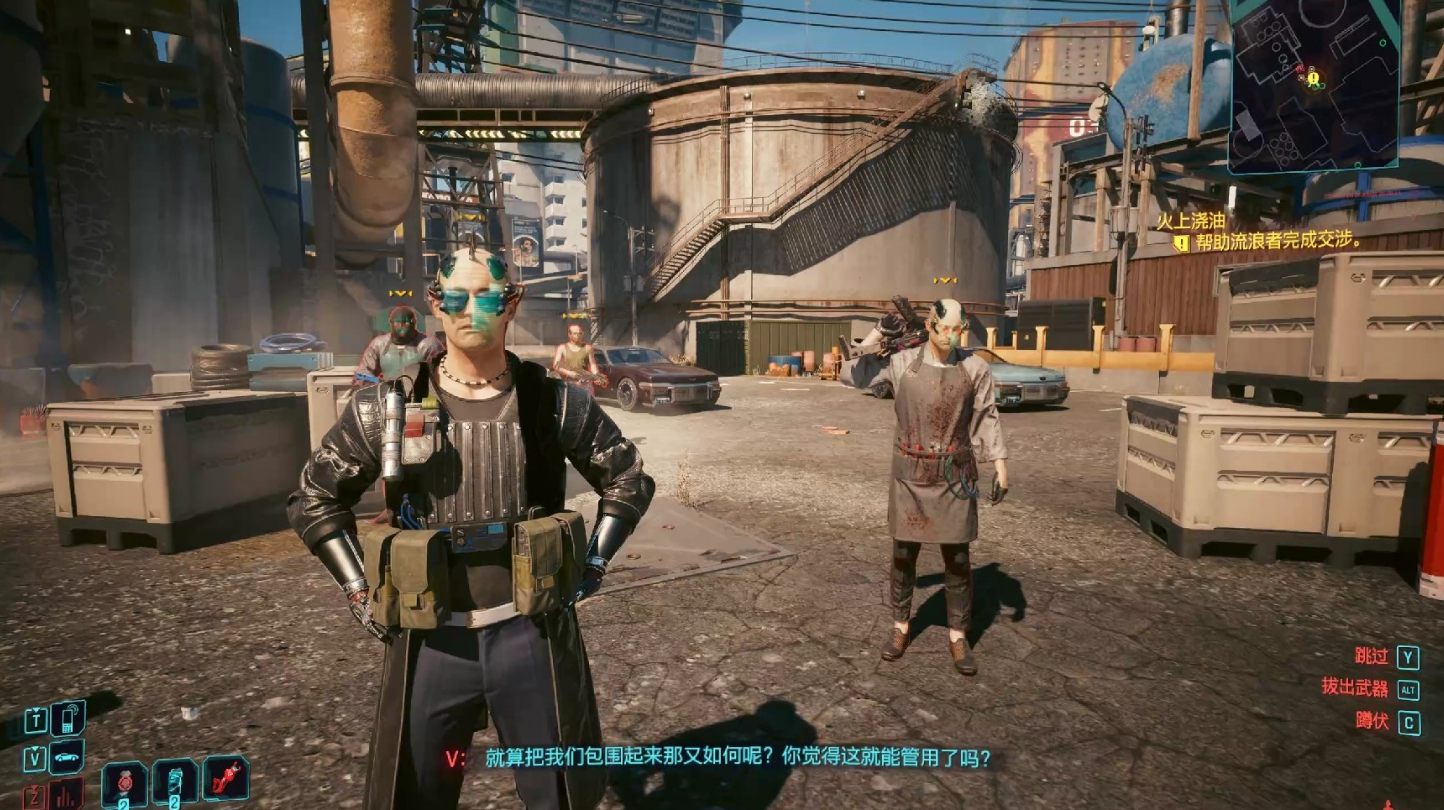Skip the dialogue with 跳过
This screenshot has height=810, width=1444.
pos(1372,657)
